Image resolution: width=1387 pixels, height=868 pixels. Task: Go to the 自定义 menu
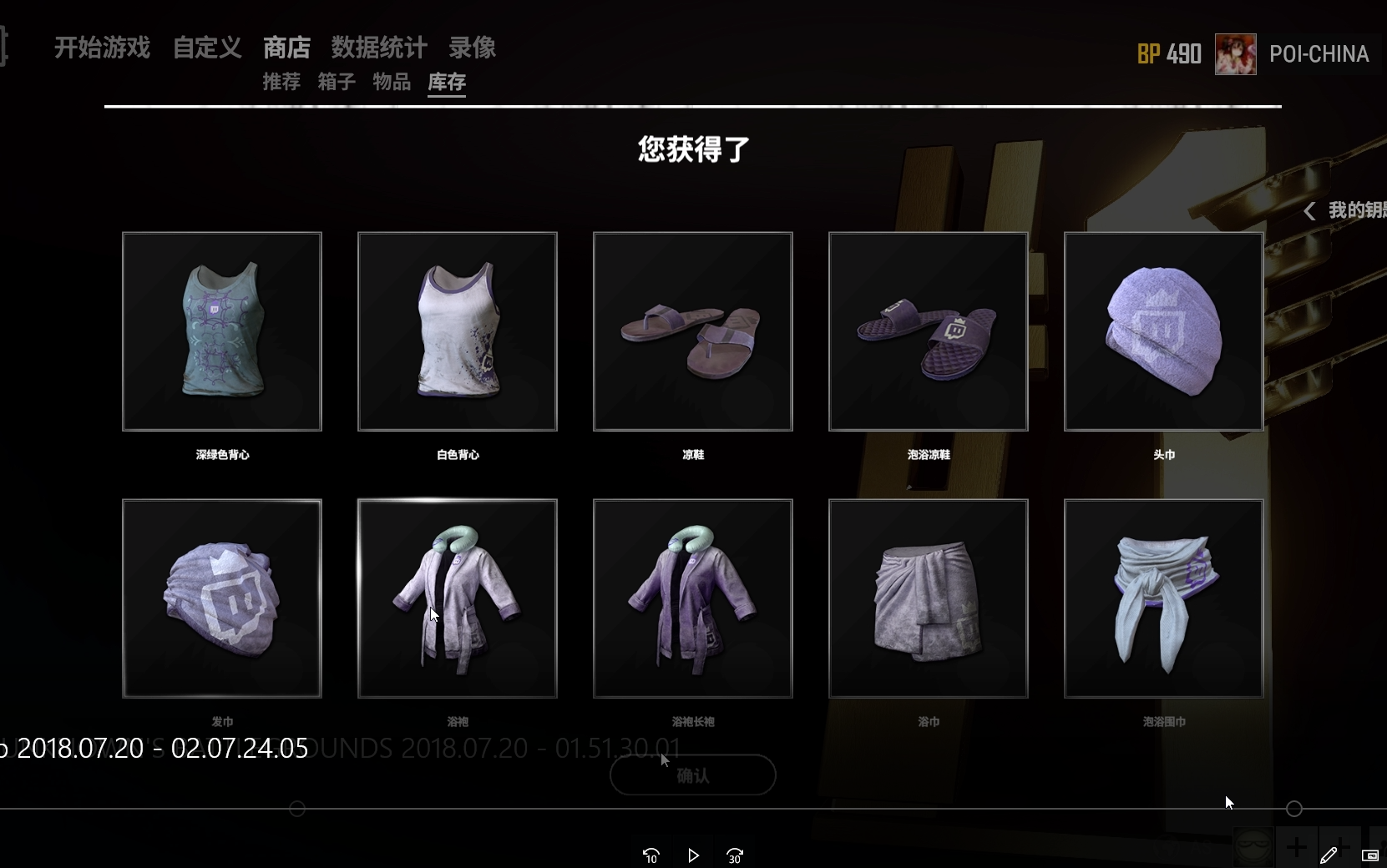point(207,48)
